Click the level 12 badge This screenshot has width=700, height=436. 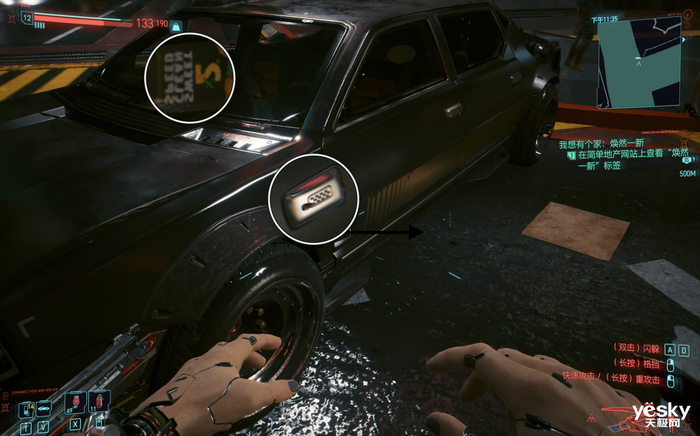pyautogui.click(x=26, y=19)
